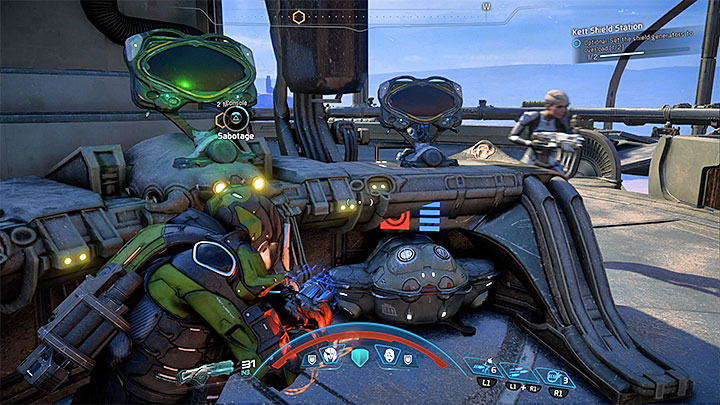Click the hexagon waypoint marker on the compass

click(x=299, y=17)
